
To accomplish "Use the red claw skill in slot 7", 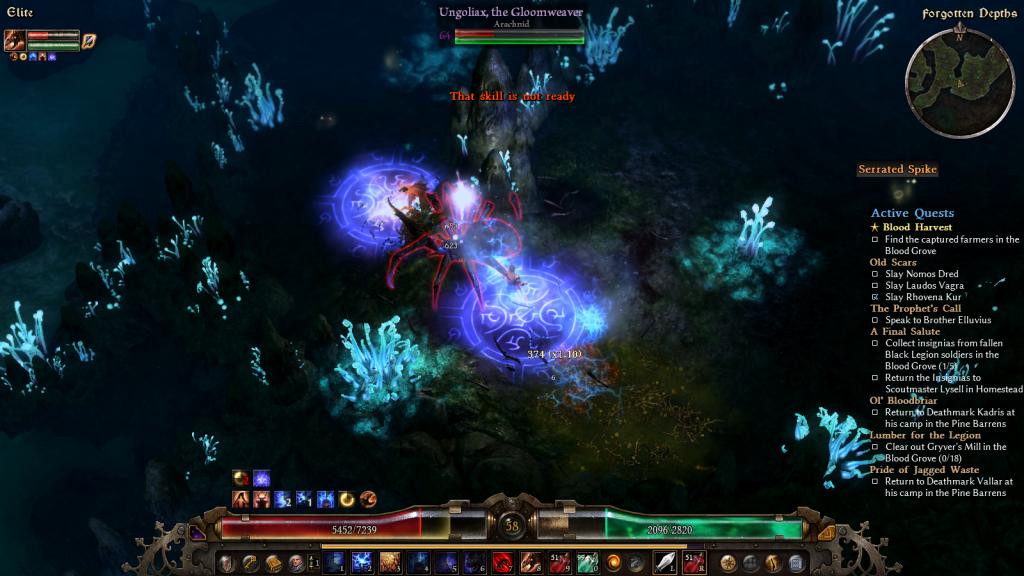I will 502,562.
